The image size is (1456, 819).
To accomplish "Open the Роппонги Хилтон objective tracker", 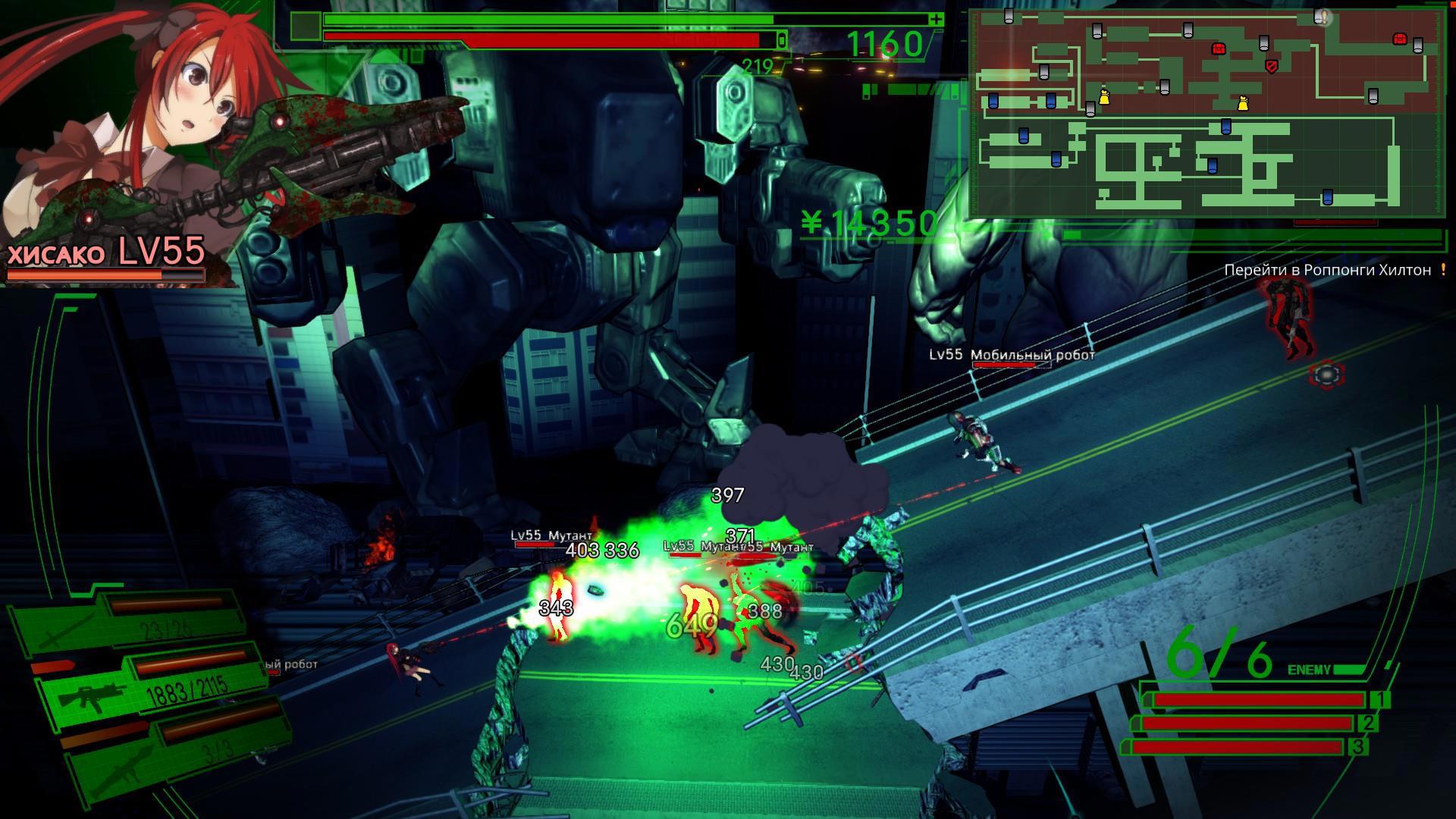I will (x=1327, y=270).
